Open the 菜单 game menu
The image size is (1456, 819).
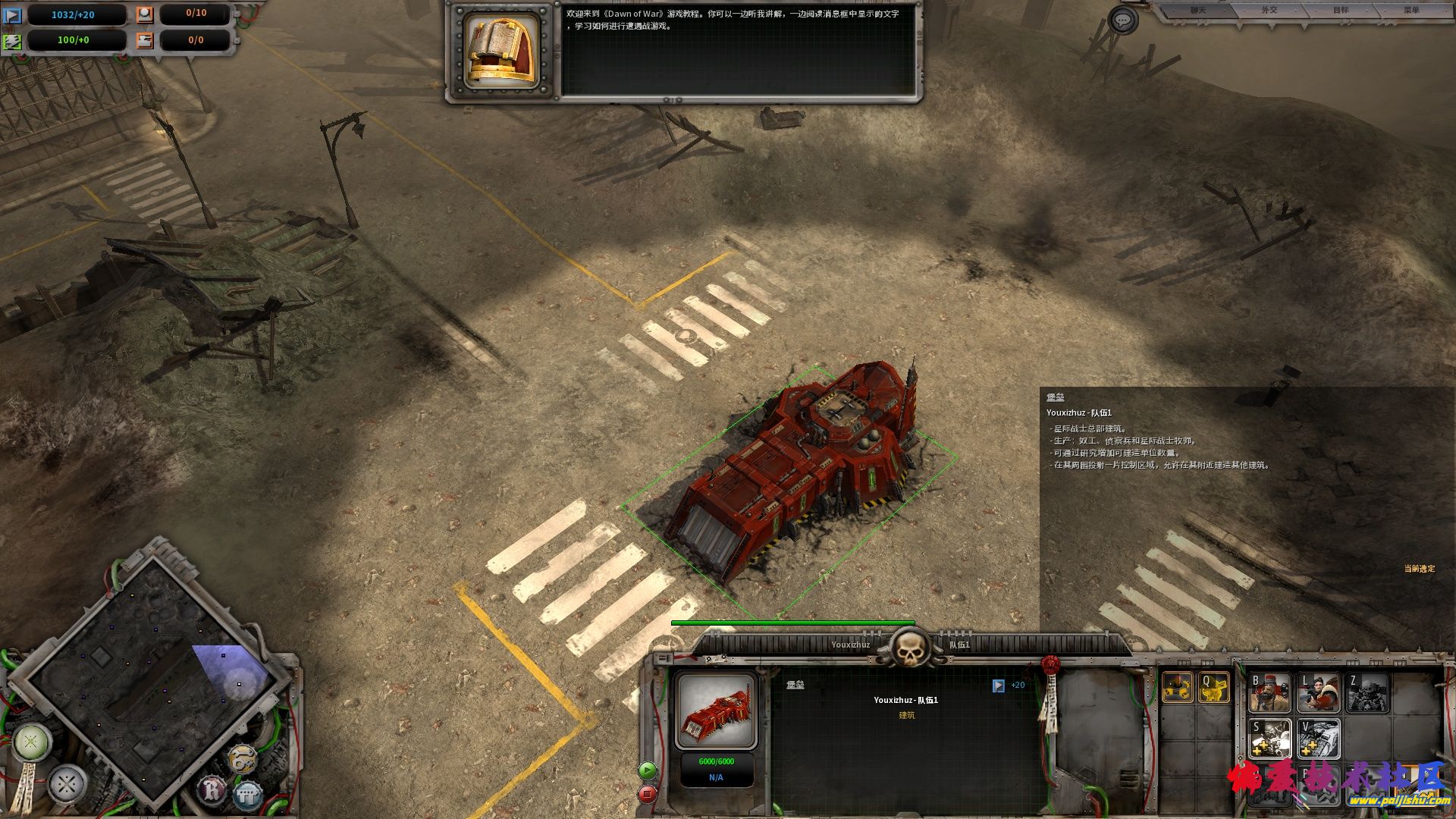[x=1410, y=11]
